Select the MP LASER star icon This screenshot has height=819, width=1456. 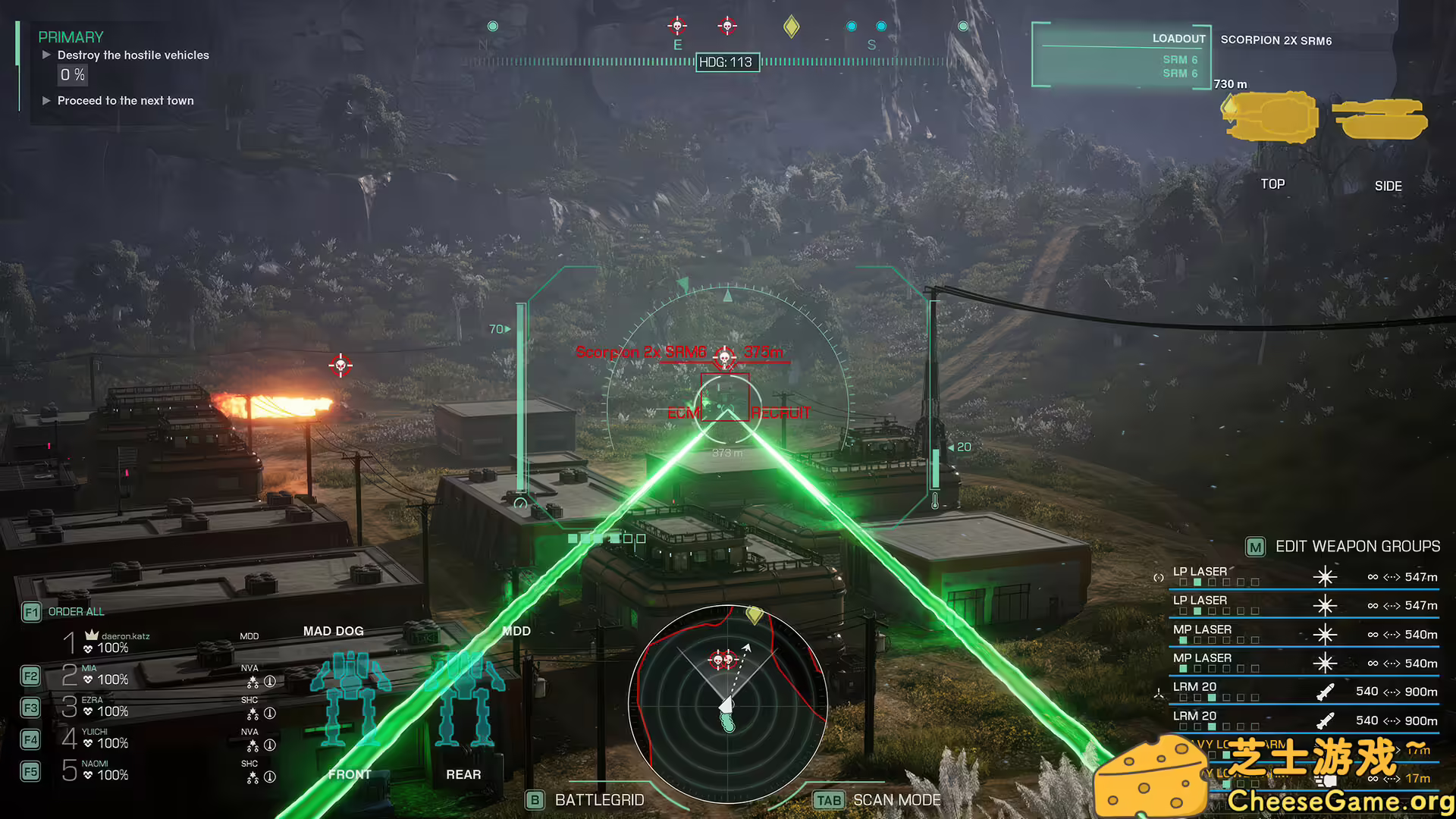point(1325,635)
